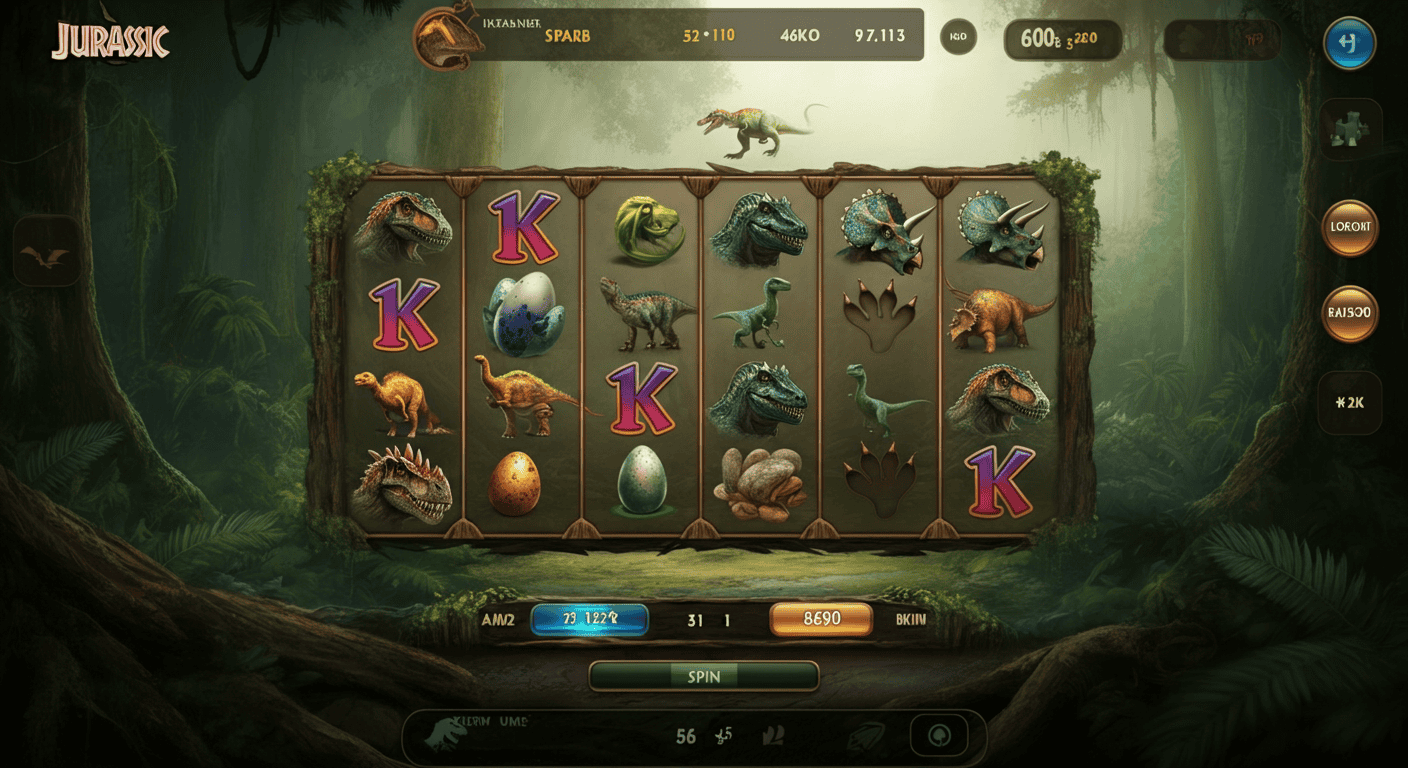Click the BKIIN label near bet controls
The height and width of the screenshot is (768, 1408).
pos(911,619)
